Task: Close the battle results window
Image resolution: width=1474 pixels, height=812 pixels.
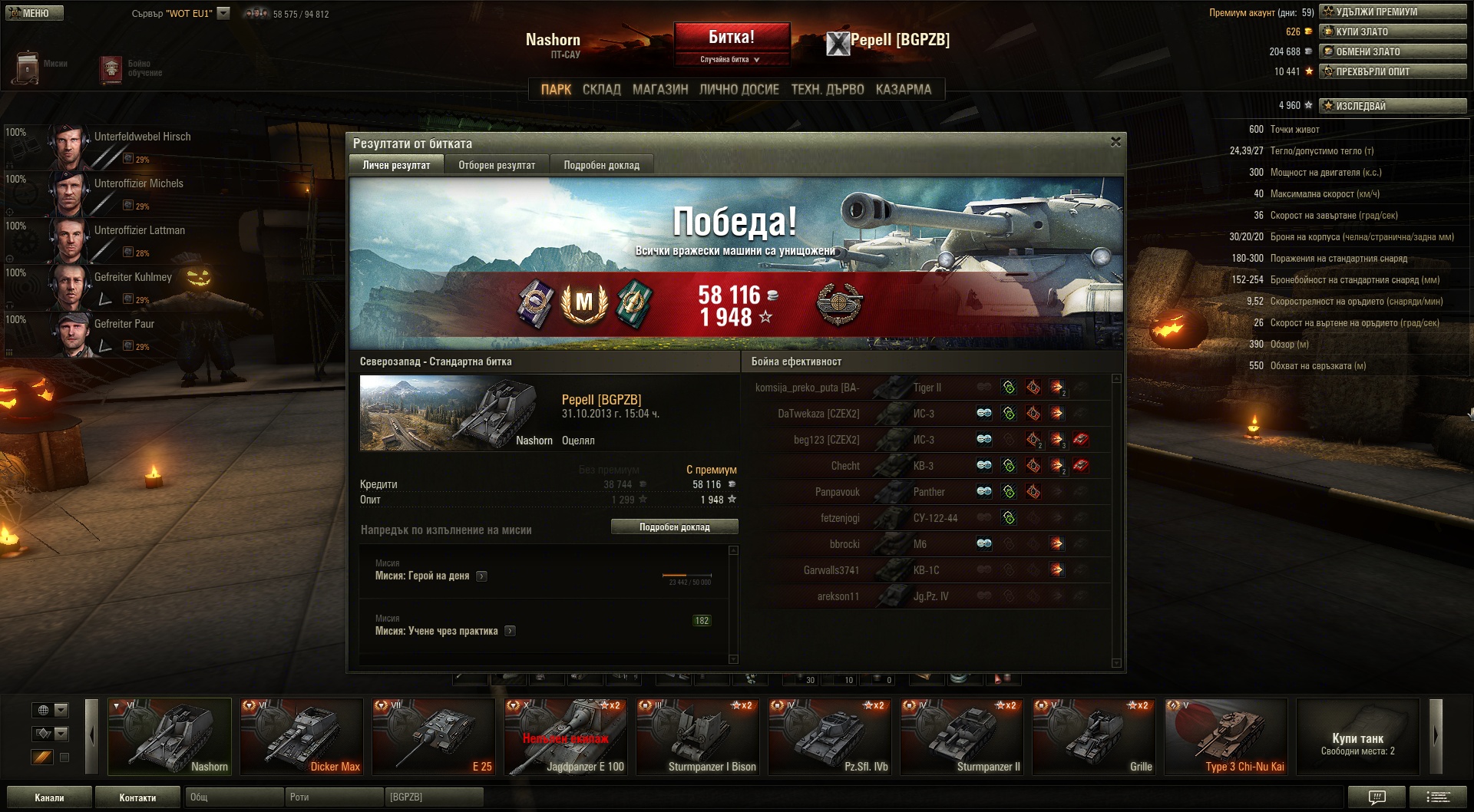Action: [1115, 142]
